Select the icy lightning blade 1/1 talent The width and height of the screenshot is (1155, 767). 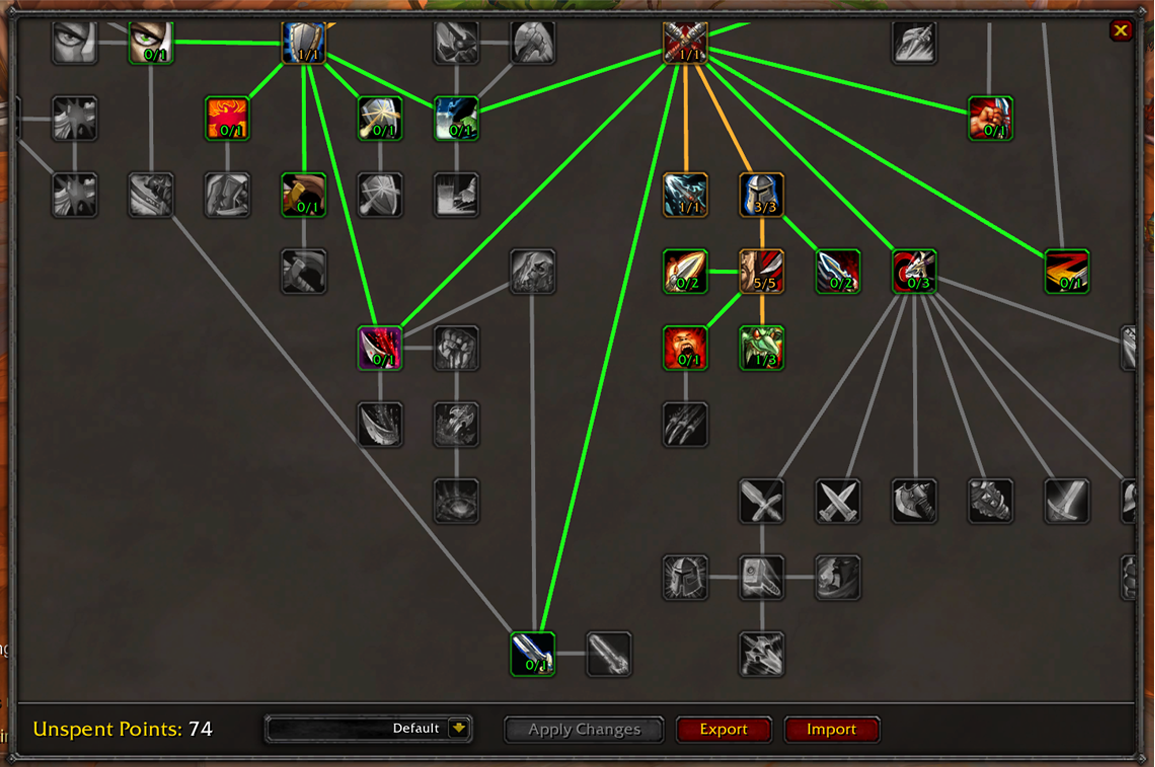(686, 195)
